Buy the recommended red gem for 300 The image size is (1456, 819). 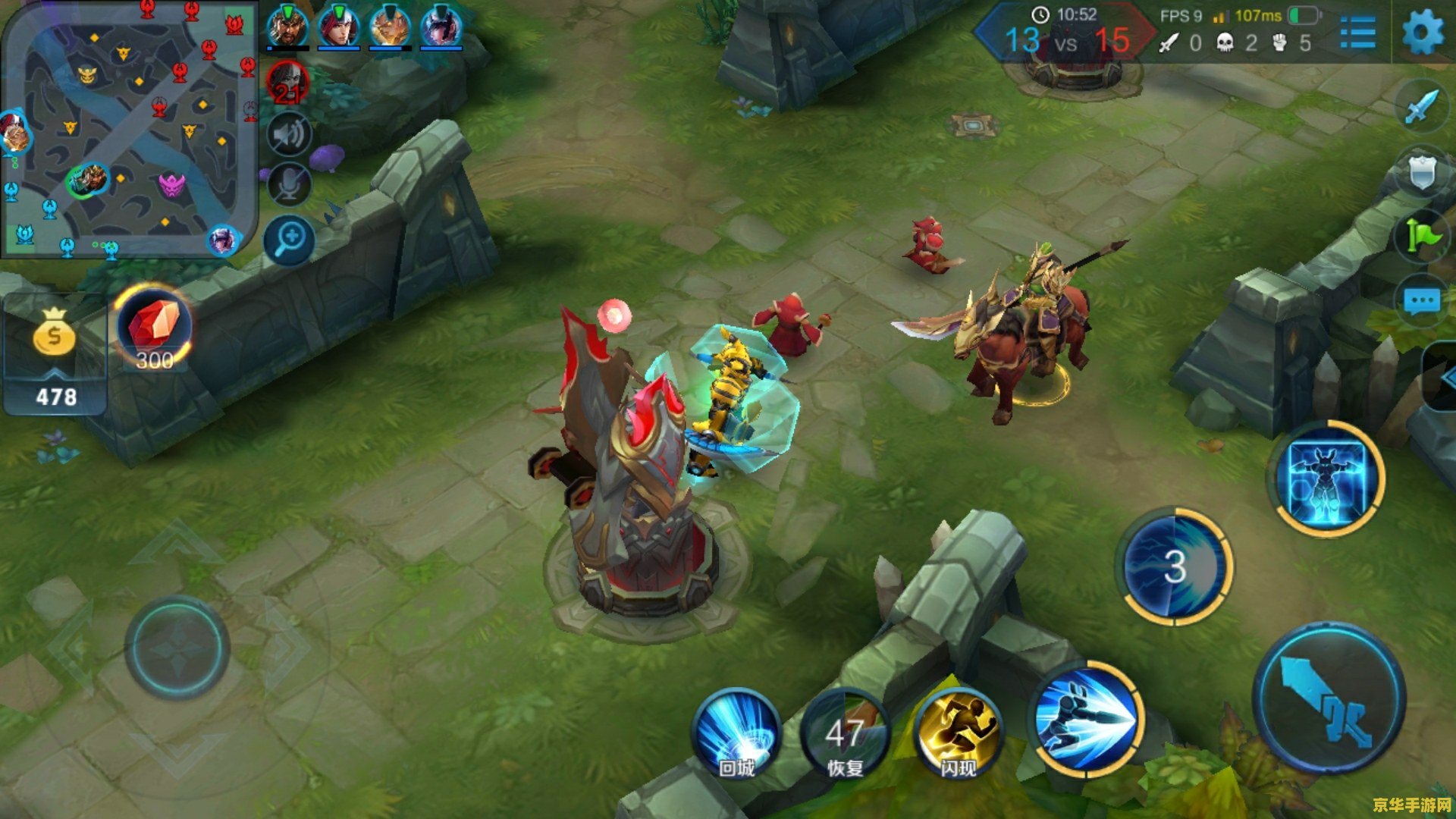(154, 328)
